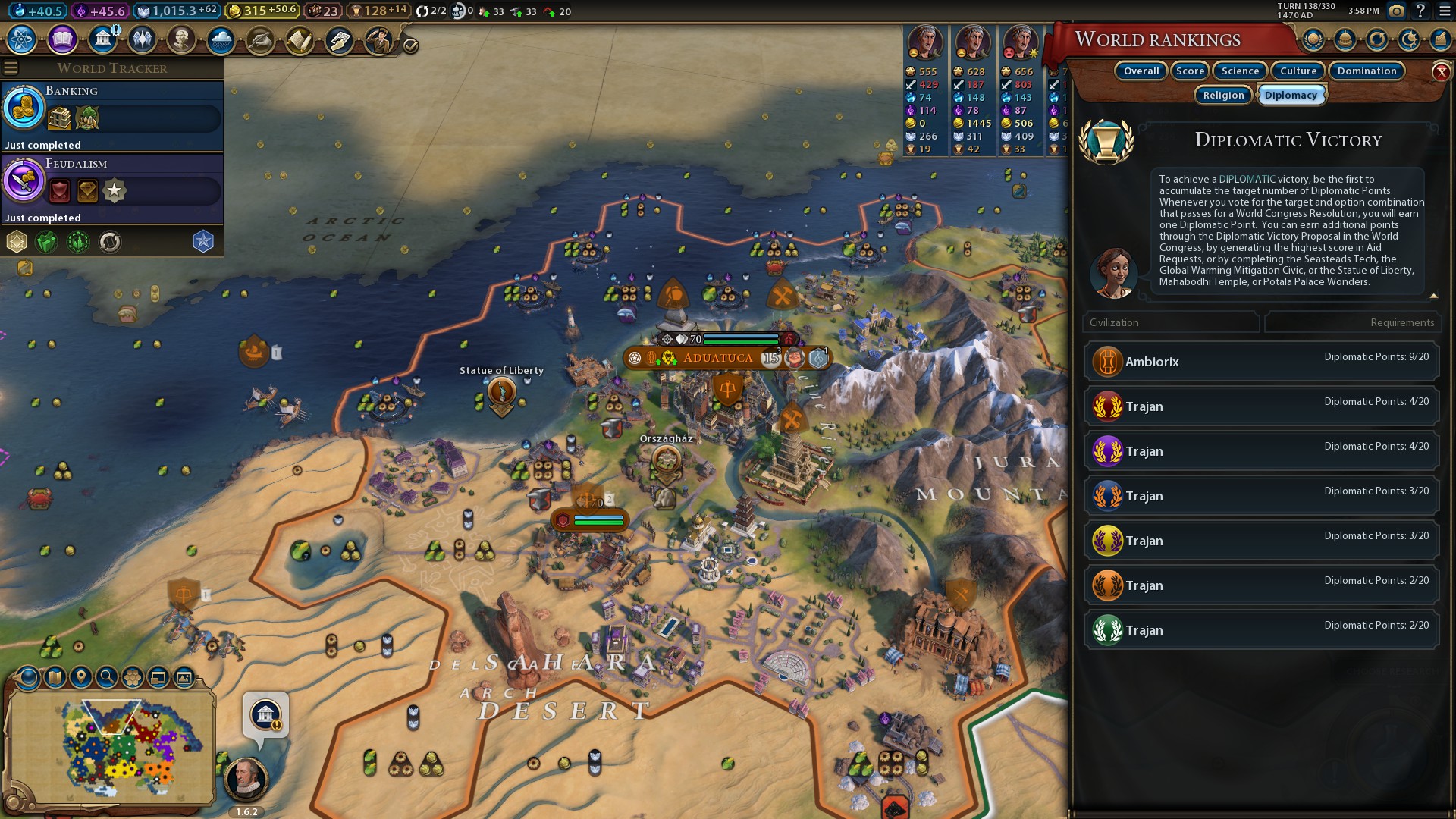Open the government screen with alert
This screenshot has width=1456, height=819.
102,39
